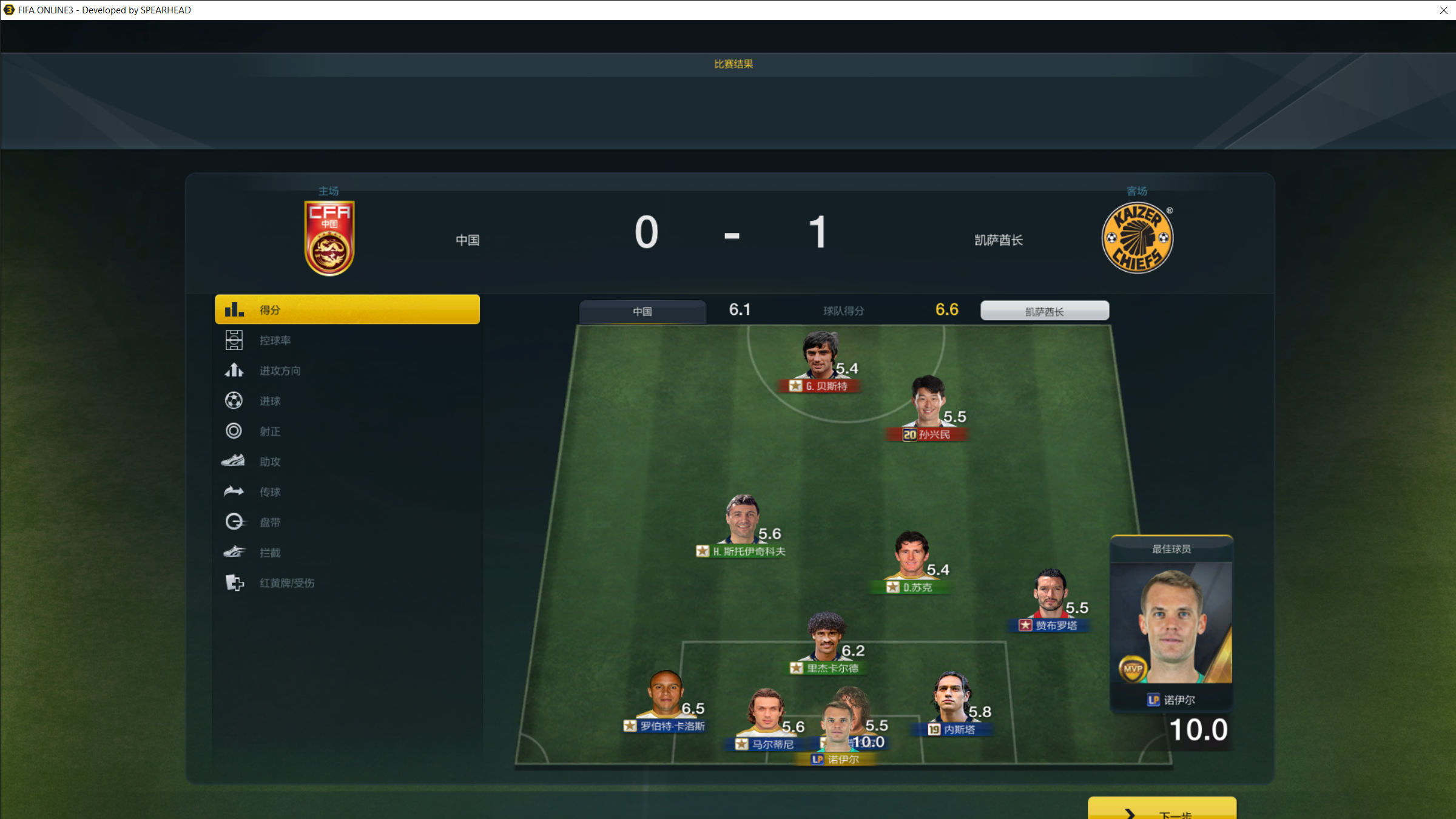The width and height of the screenshot is (1456, 819).
Task: Open the 控球率 possession stats
Action: tap(275, 340)
